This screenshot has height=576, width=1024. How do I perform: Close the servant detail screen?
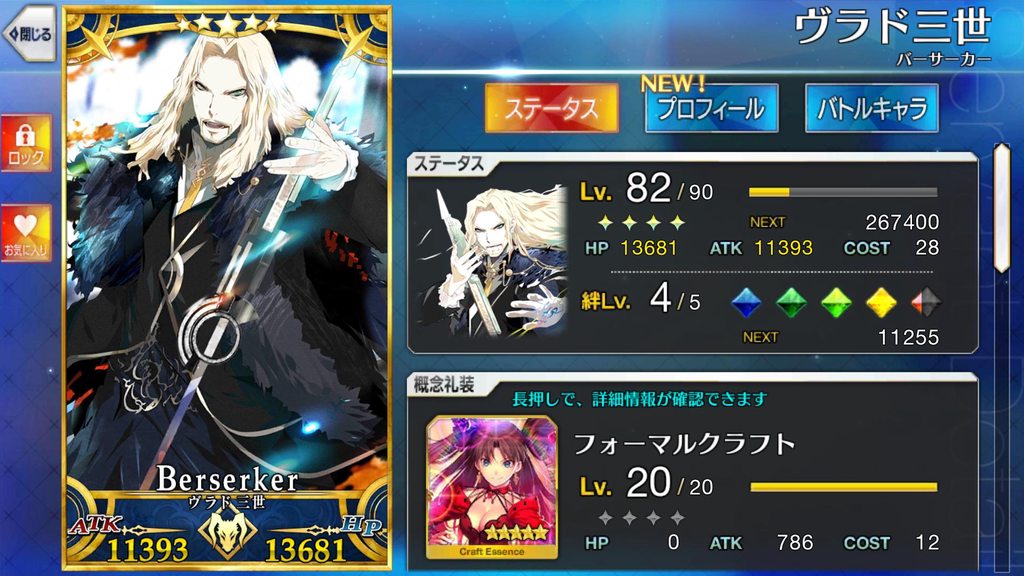pyautogui.click(x=27, y=35)
